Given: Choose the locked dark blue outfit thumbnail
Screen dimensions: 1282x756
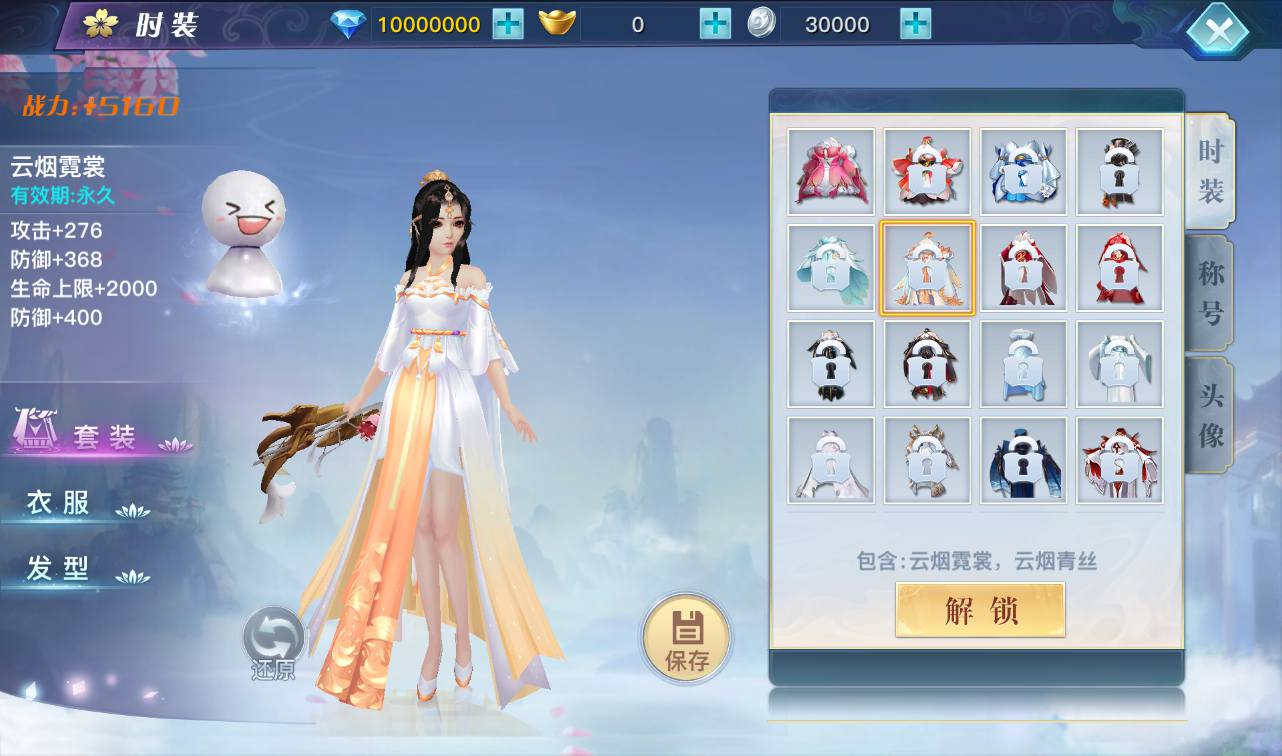Looking at the screenshot, I should point(1023,460).
